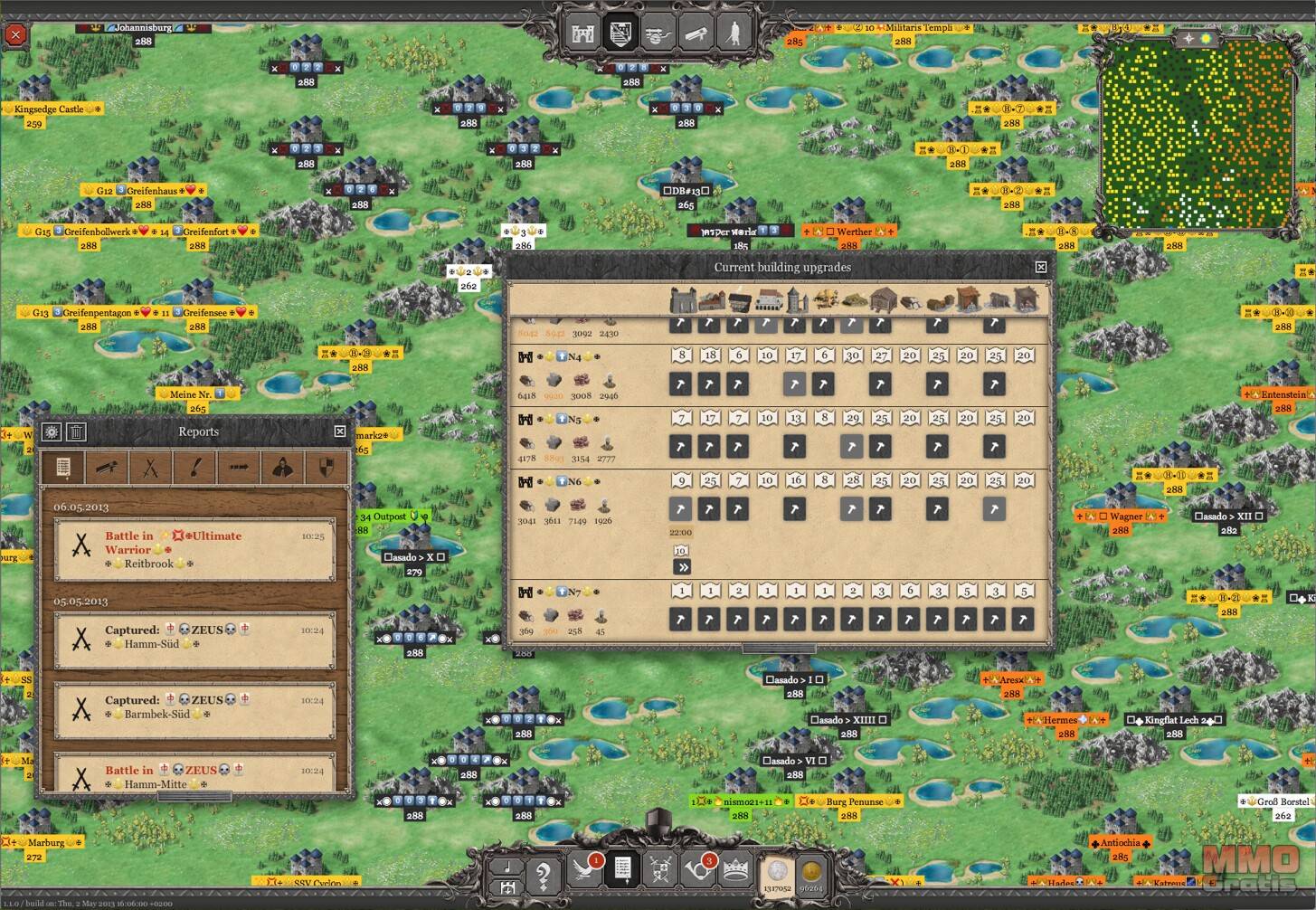
Task: Open the knight figure menu in the top toolbar
Action: point(734,33)
